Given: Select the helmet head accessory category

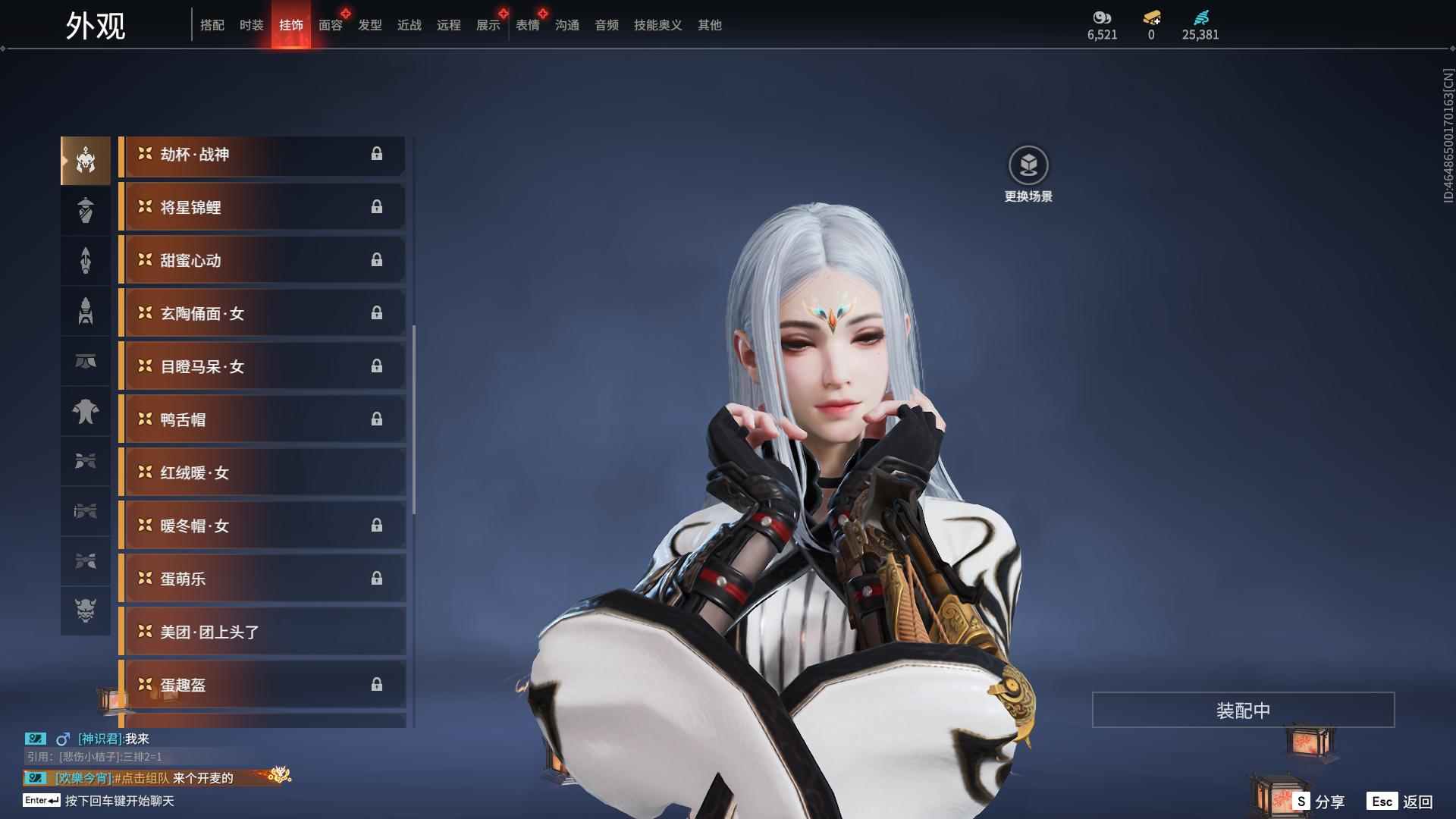Looking at the screenshot, I should pyautogui.click(x=86, y=160).
